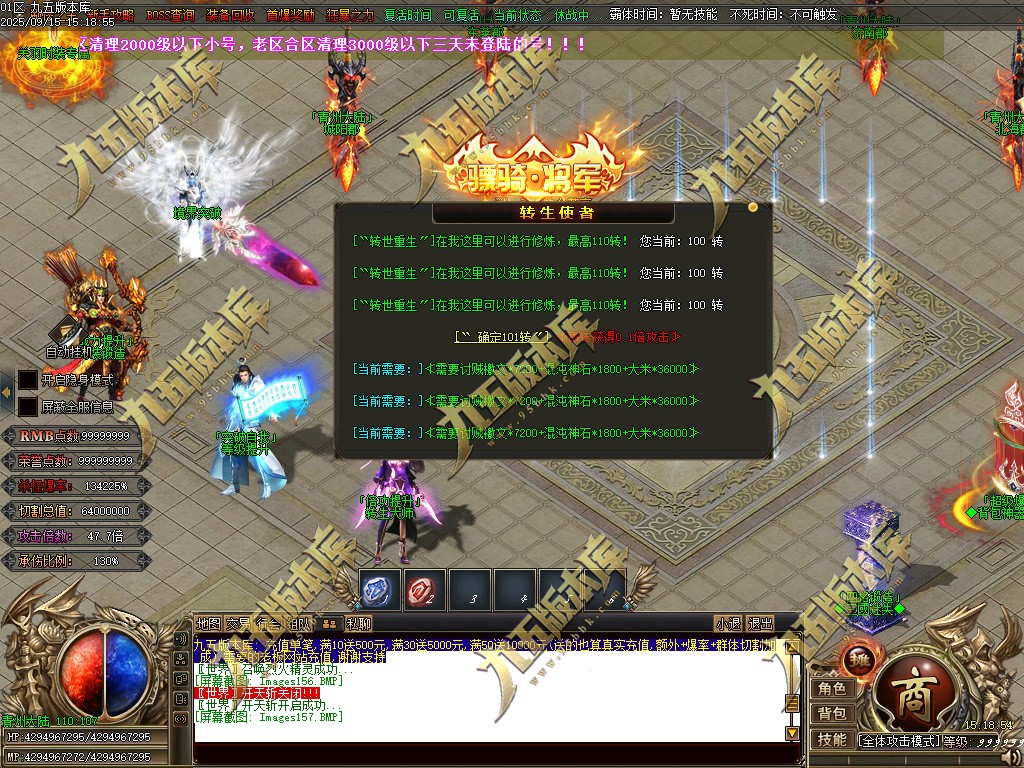Close the 转生使者 dialog window
This screenshot has width=1024, height=768.
[753, 207]
